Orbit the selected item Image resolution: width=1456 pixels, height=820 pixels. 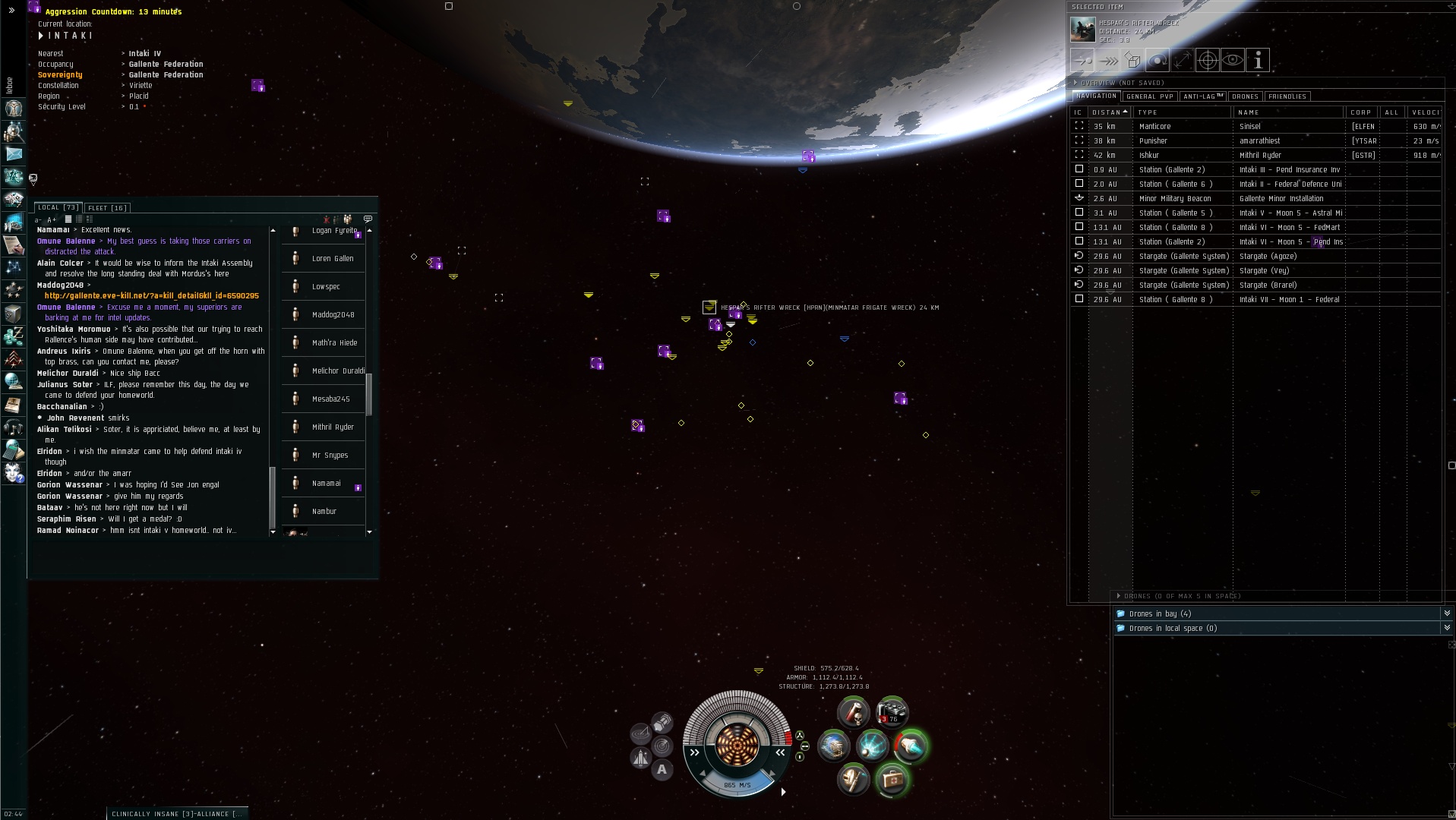click(x=1157, y=61)
